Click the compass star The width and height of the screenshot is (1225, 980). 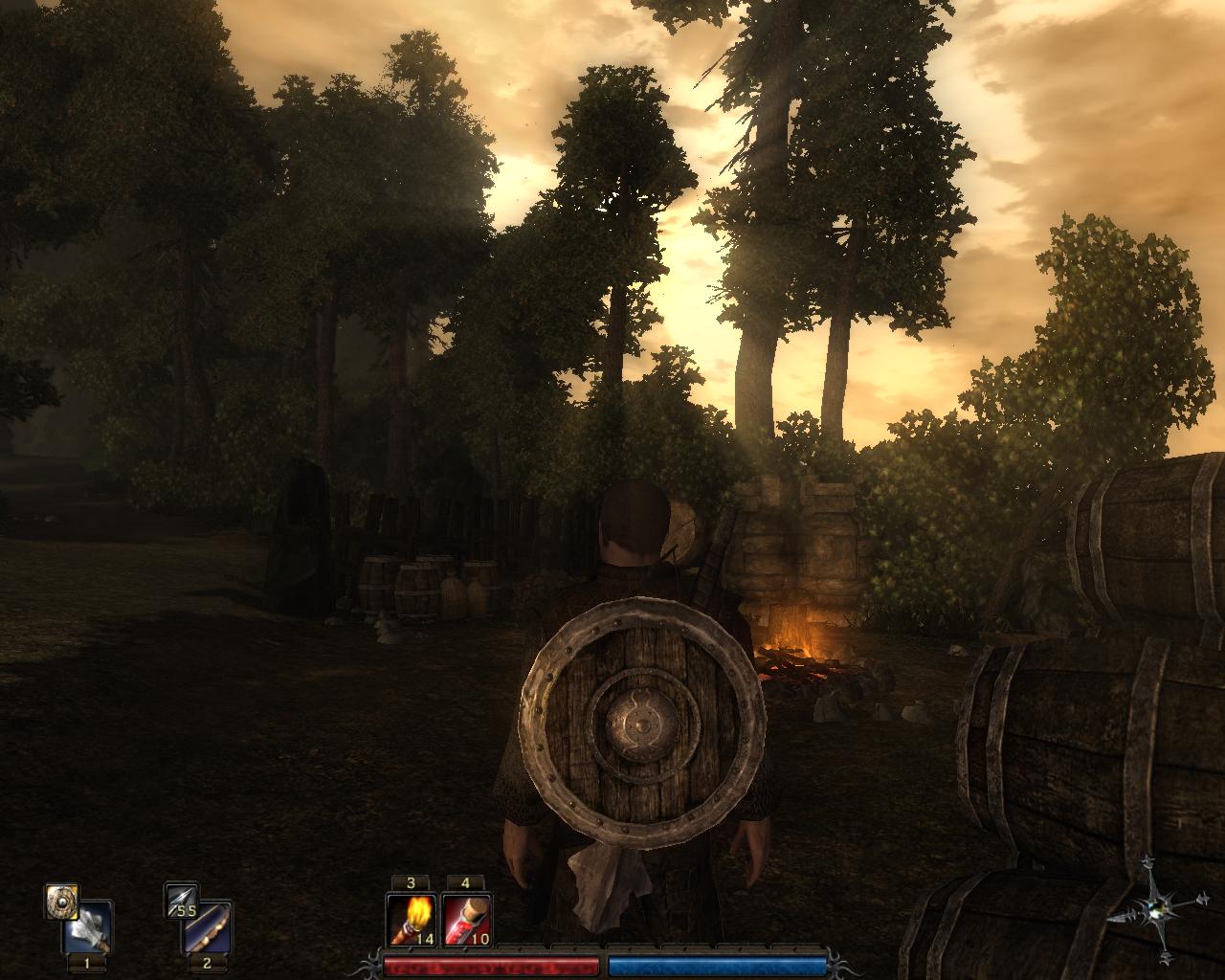point(1163,907)
